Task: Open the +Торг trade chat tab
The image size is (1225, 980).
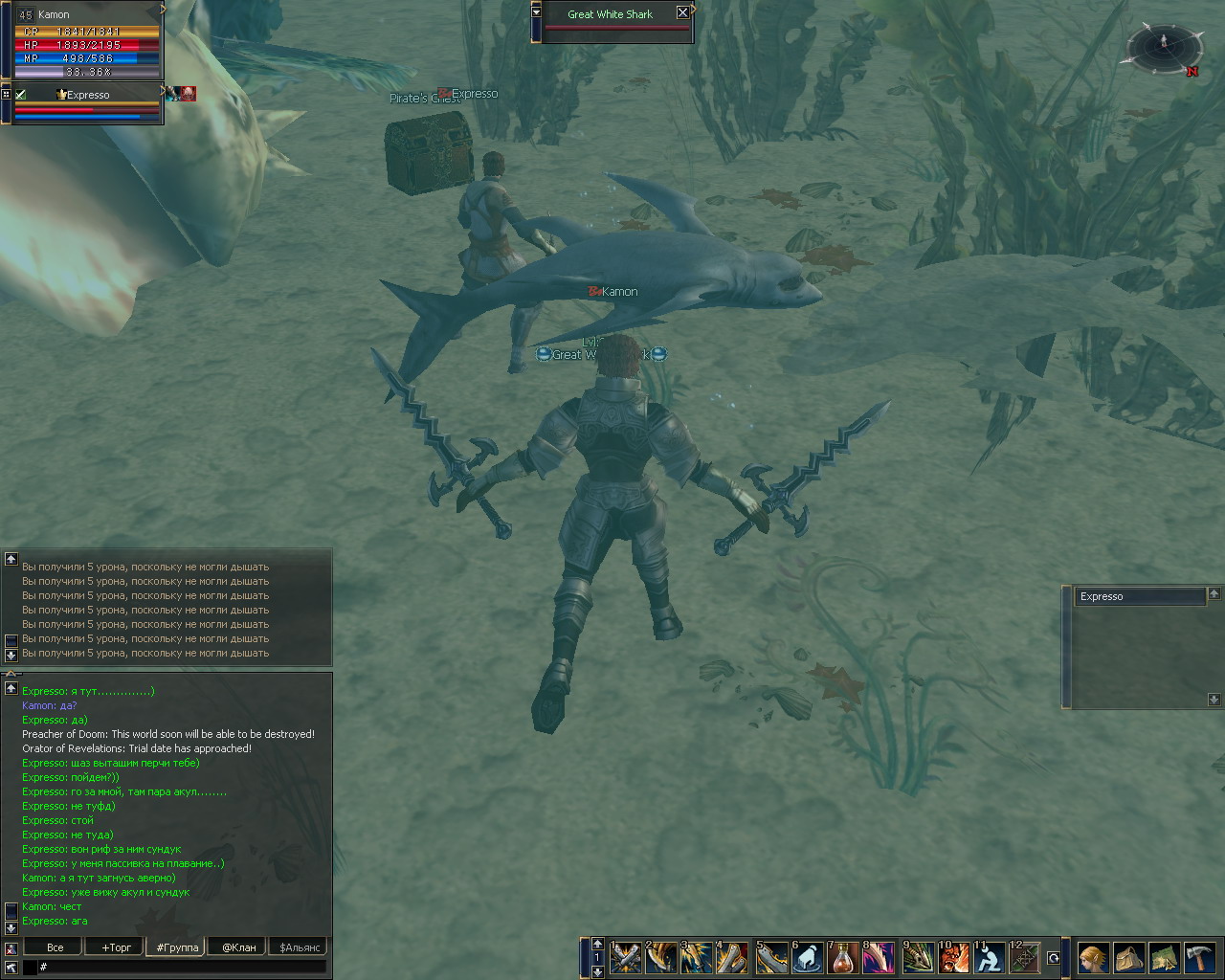Action: 116,947
